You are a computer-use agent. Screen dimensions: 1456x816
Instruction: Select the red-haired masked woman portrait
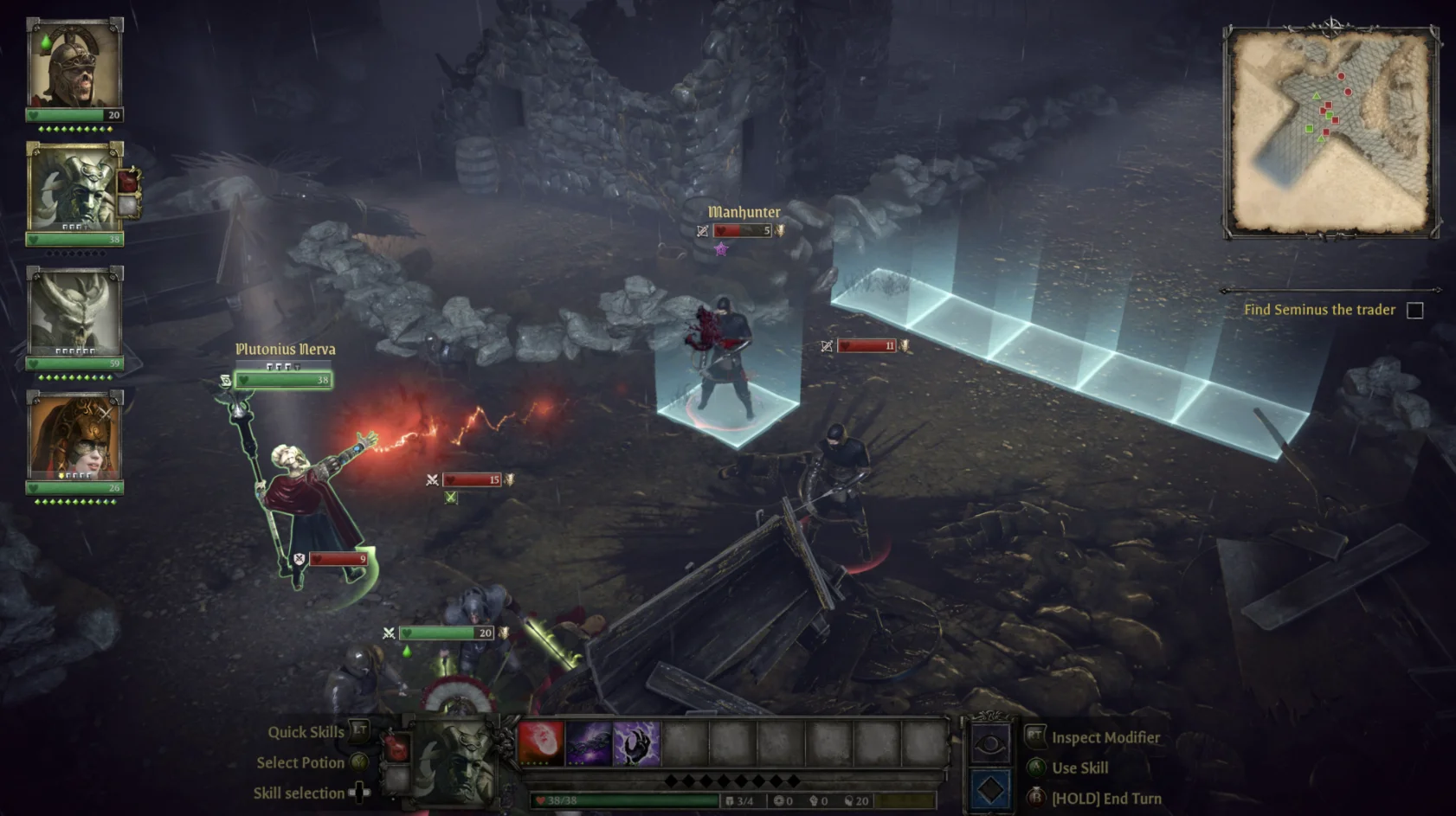(x=74, y=436)
